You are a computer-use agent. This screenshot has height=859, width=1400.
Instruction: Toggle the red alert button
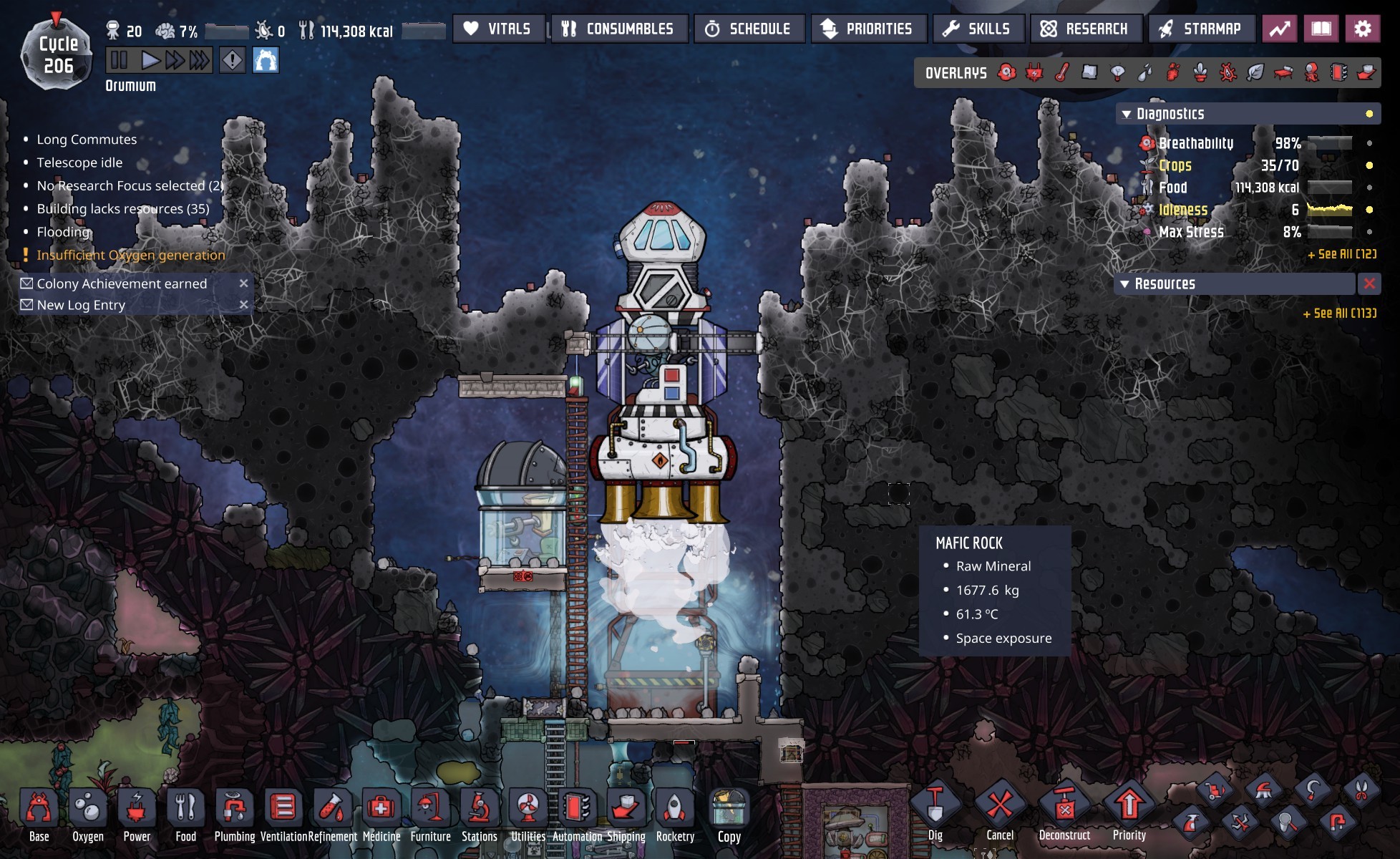232,60
